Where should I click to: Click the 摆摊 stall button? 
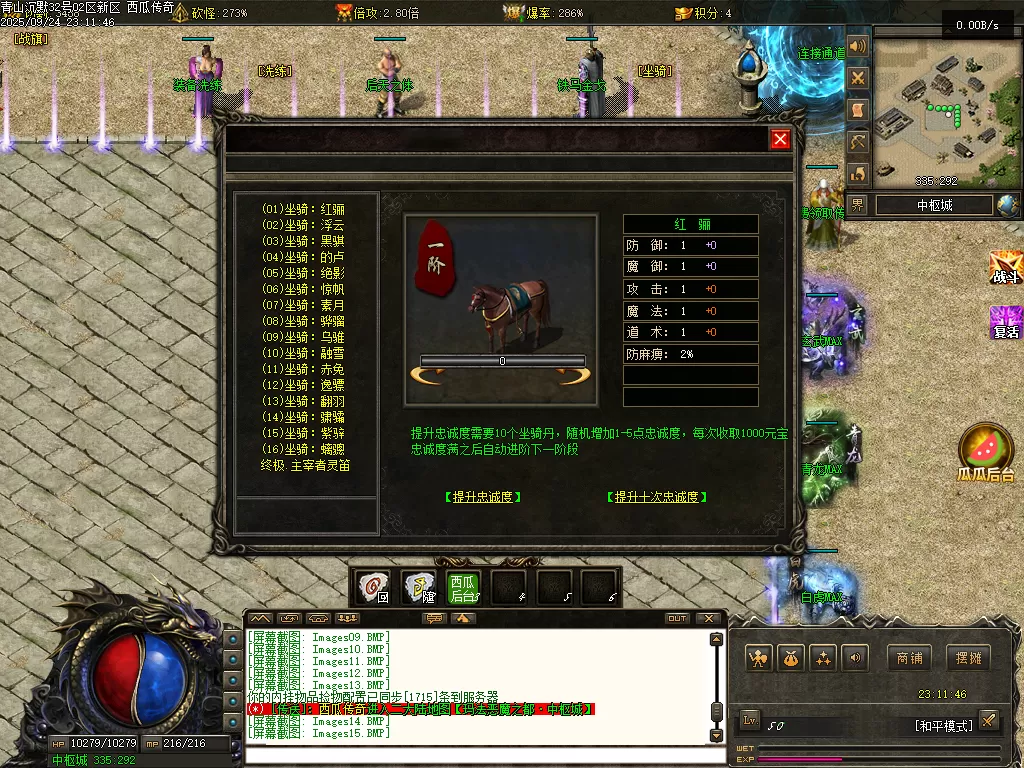pos(969,658)
